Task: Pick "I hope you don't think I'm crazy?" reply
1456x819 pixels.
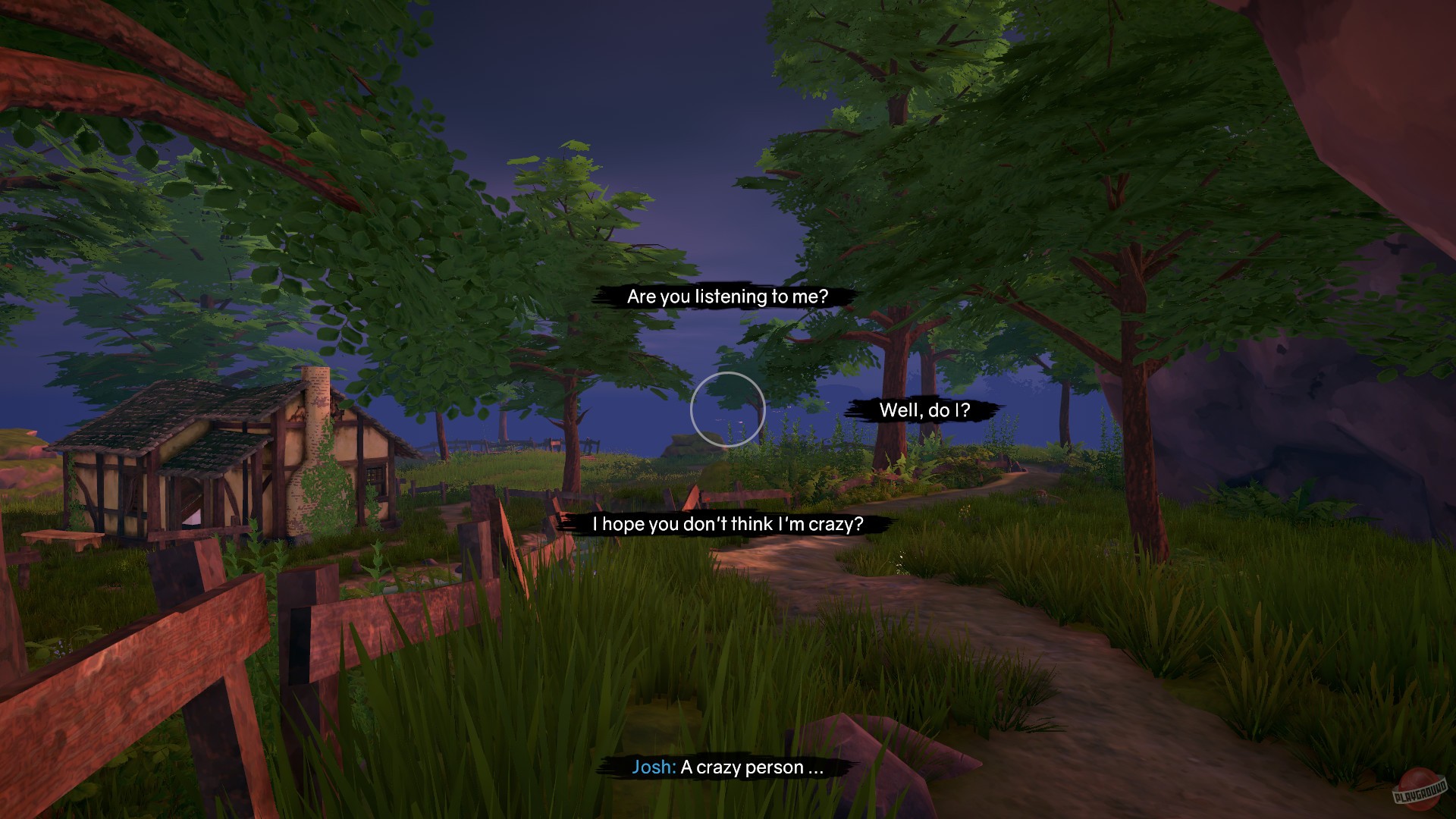Action: tap(727, 522)
